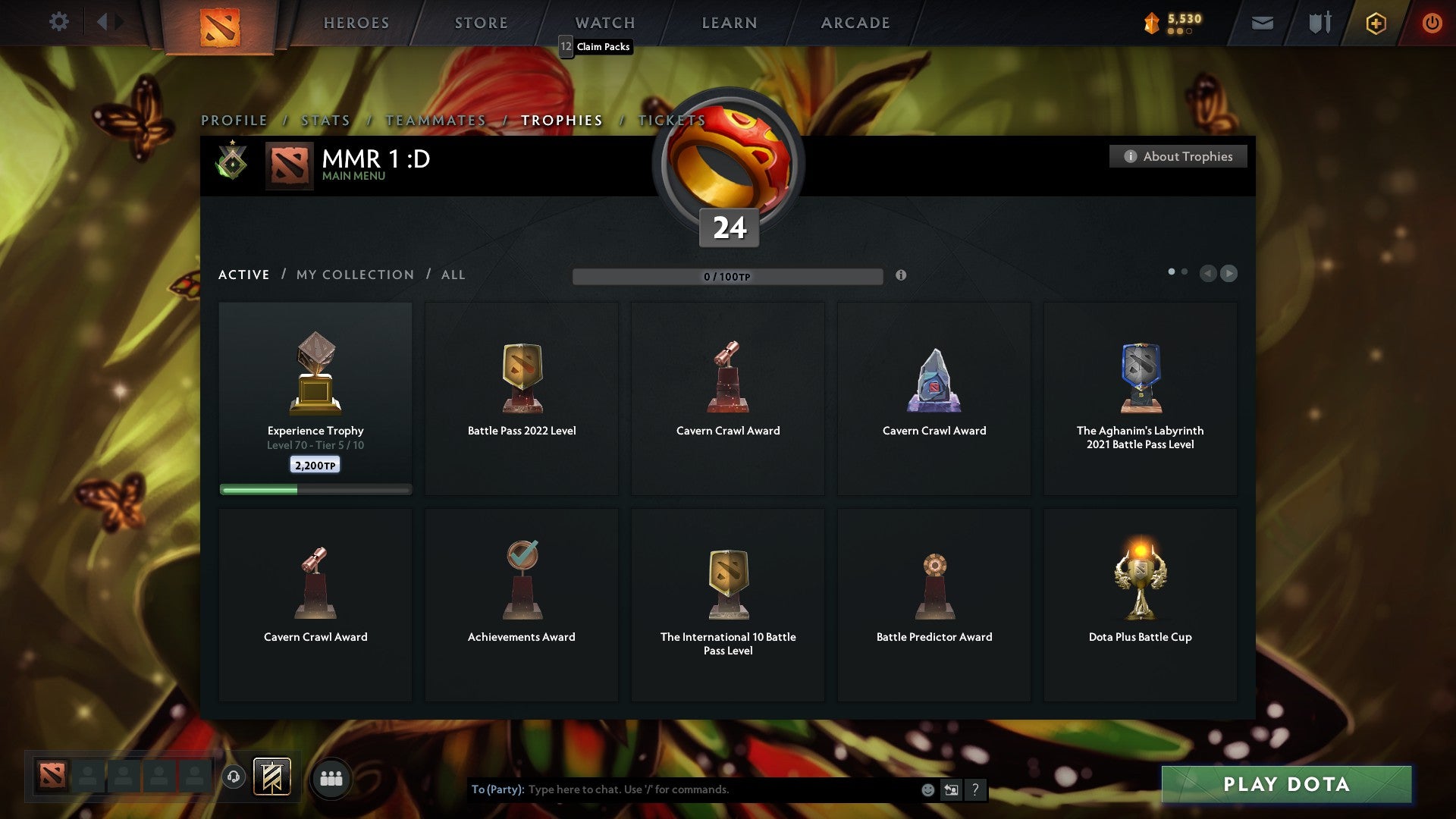Open mail notifications via envelope icon
This screenshot has height=819, width=1456.
pos(1263,23)
